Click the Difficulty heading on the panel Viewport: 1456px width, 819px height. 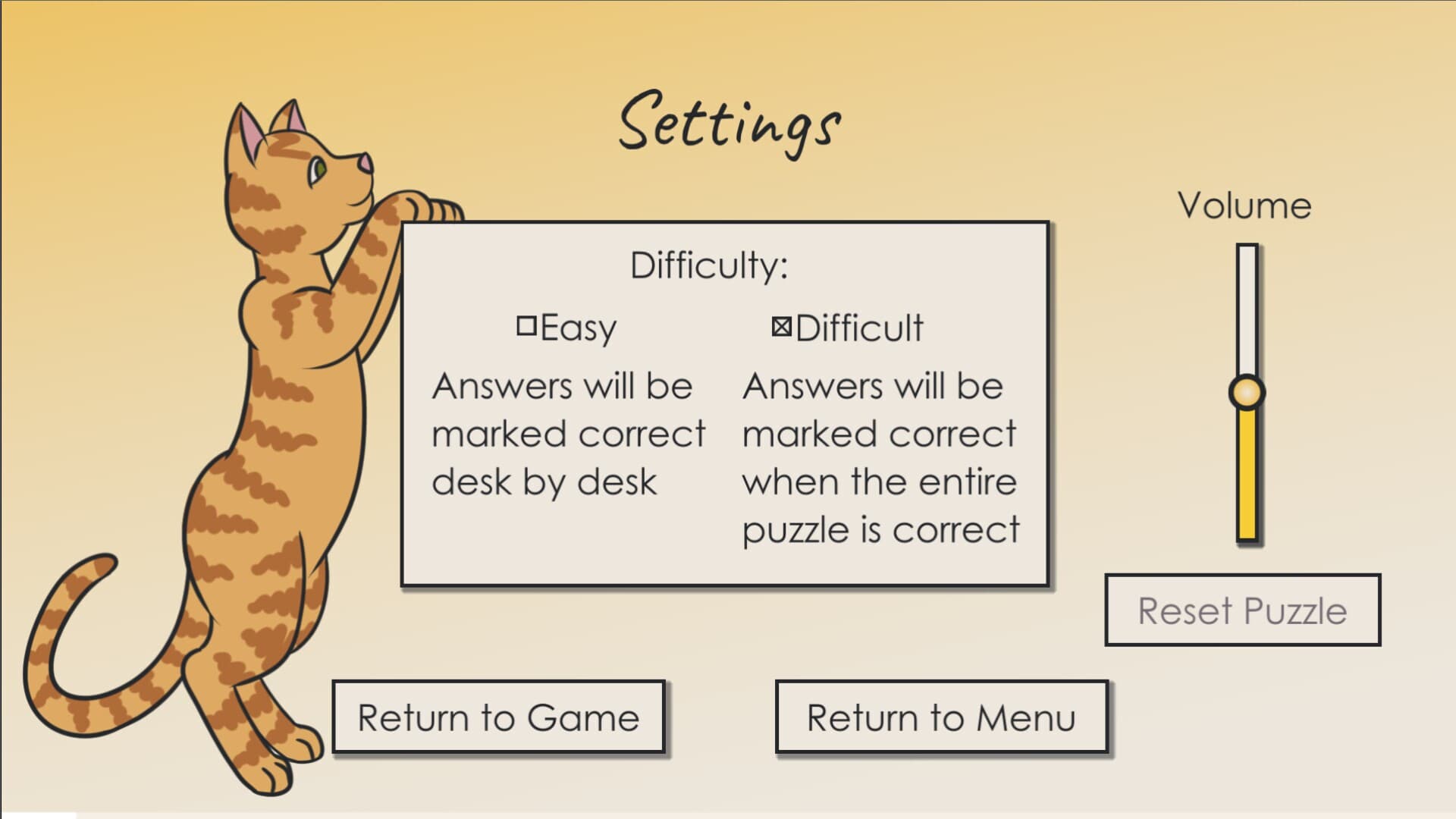tap(709, 265)
